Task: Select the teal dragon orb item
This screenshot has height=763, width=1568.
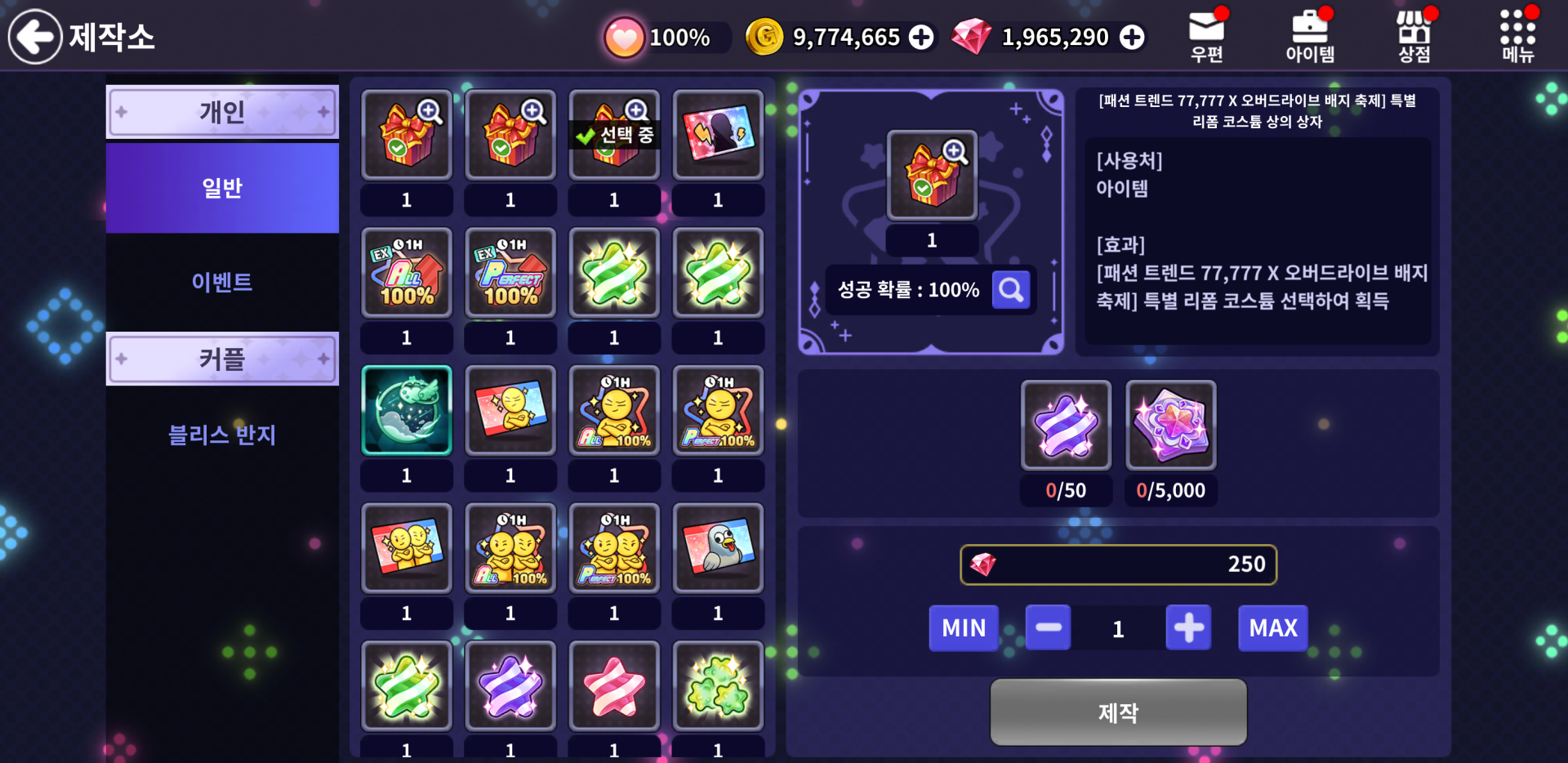Action: tap(407, 410)
